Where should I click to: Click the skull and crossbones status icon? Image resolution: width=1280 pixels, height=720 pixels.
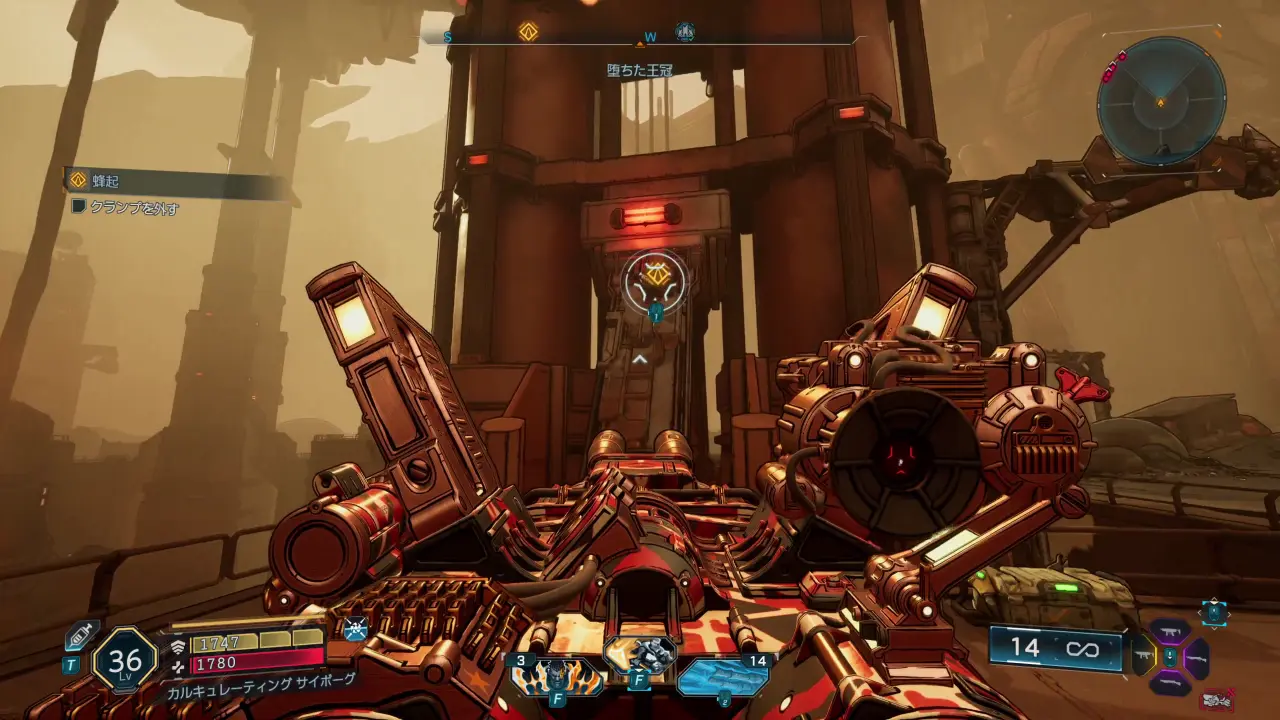coord(356,628)
